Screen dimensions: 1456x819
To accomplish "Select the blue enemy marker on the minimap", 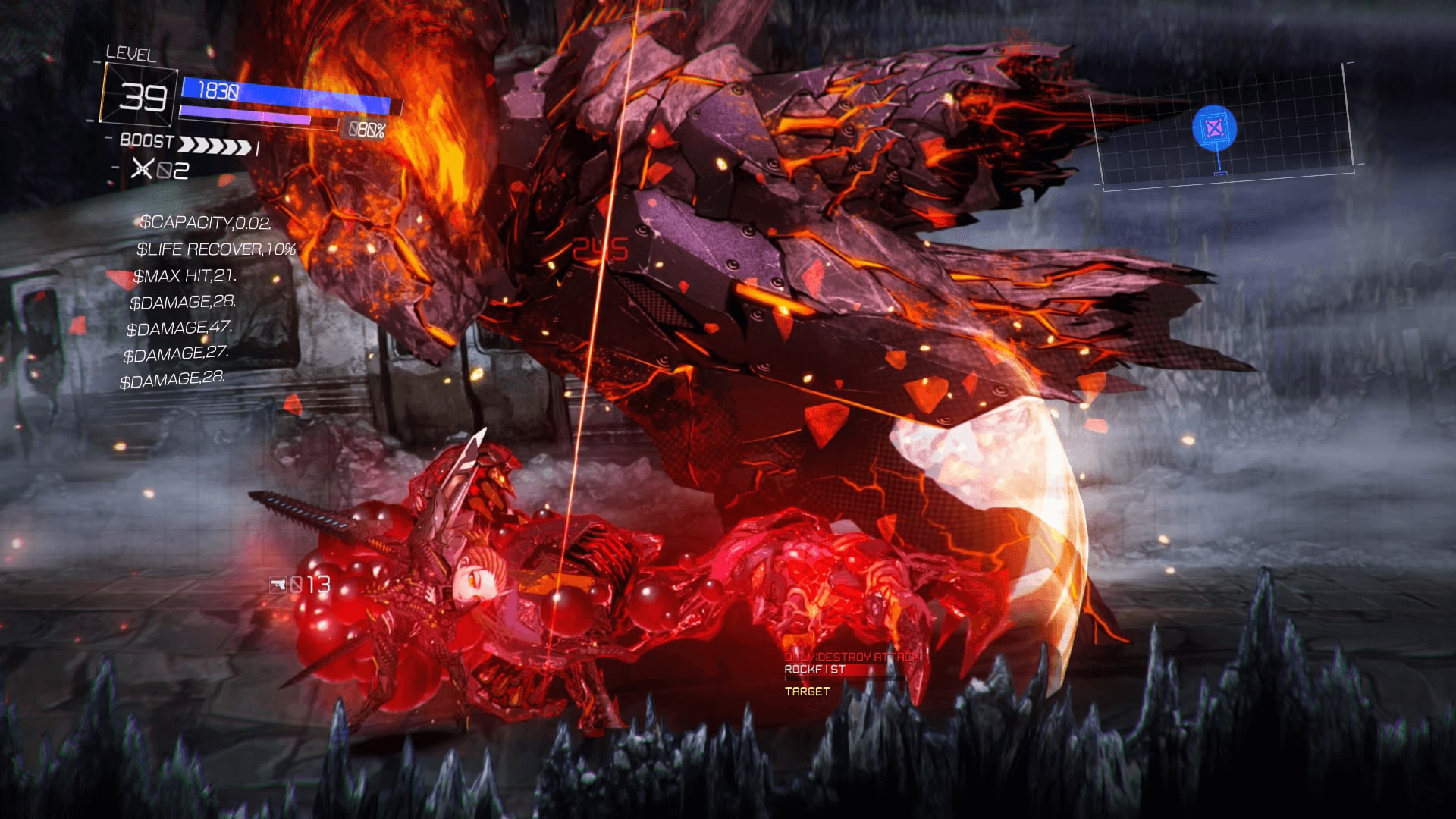I will point(1214,127).
